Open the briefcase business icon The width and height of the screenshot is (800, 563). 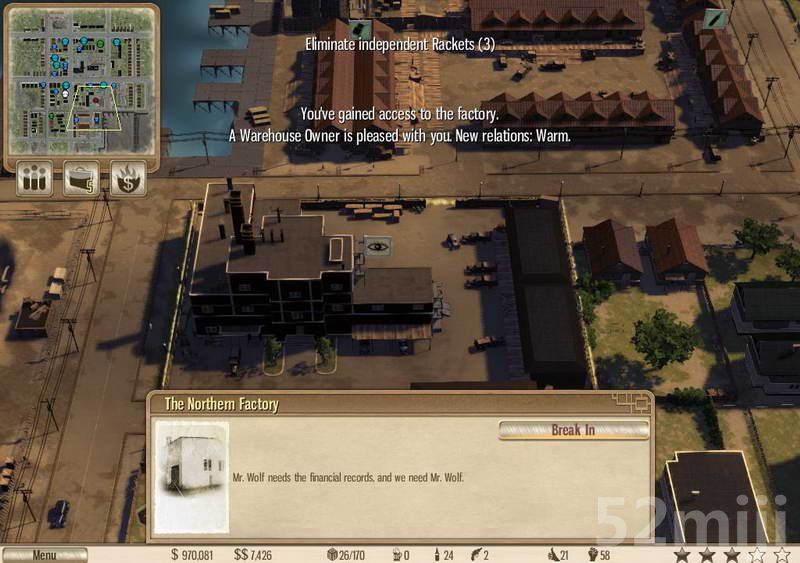(x=81, y=179)
